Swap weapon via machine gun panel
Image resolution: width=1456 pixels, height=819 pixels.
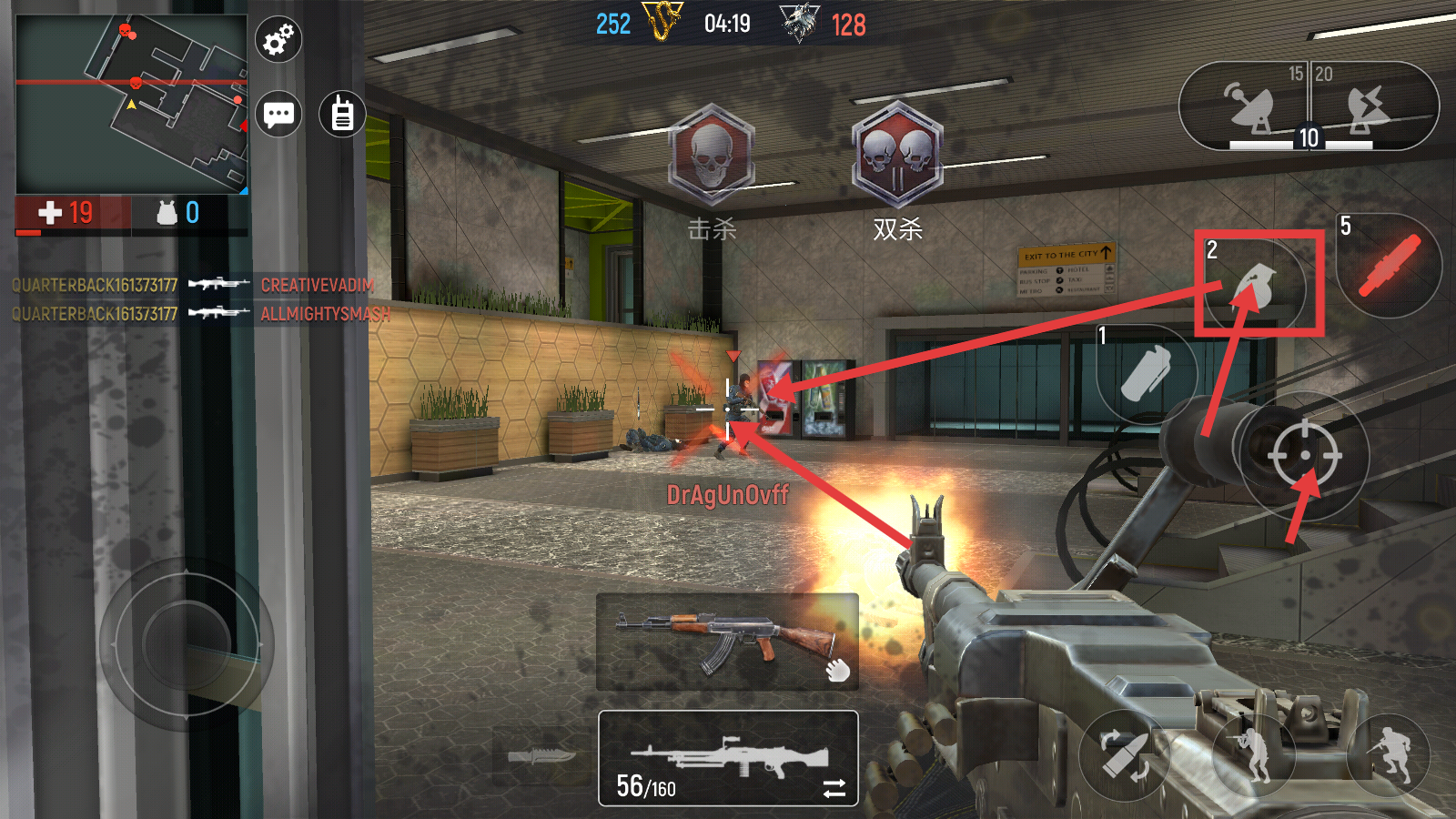pyautogui.click(x=728, y=758)
